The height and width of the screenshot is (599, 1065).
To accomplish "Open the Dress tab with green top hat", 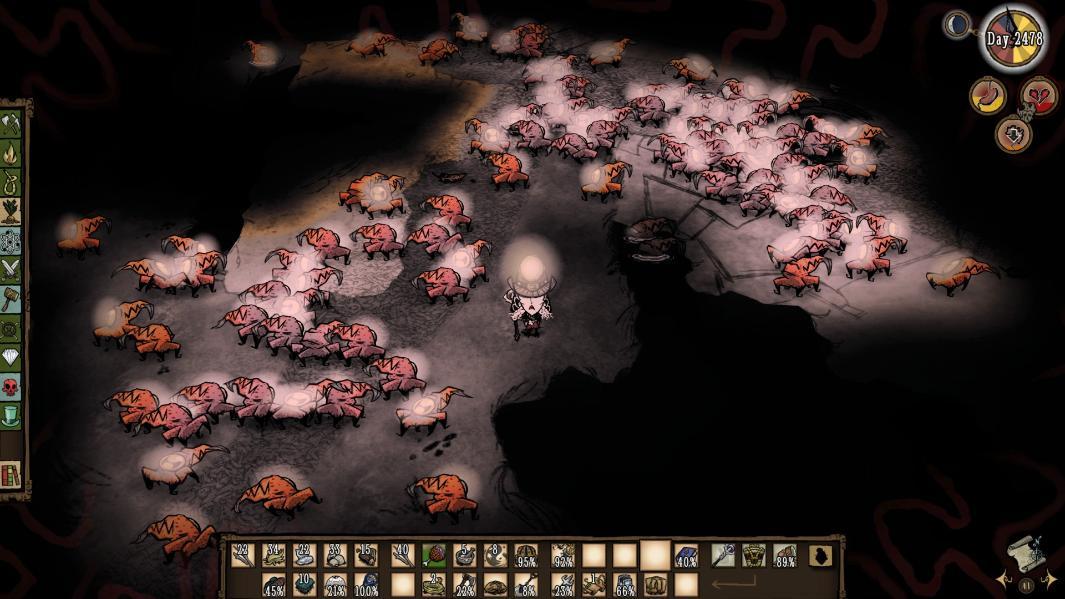I will tap(11, 414).
